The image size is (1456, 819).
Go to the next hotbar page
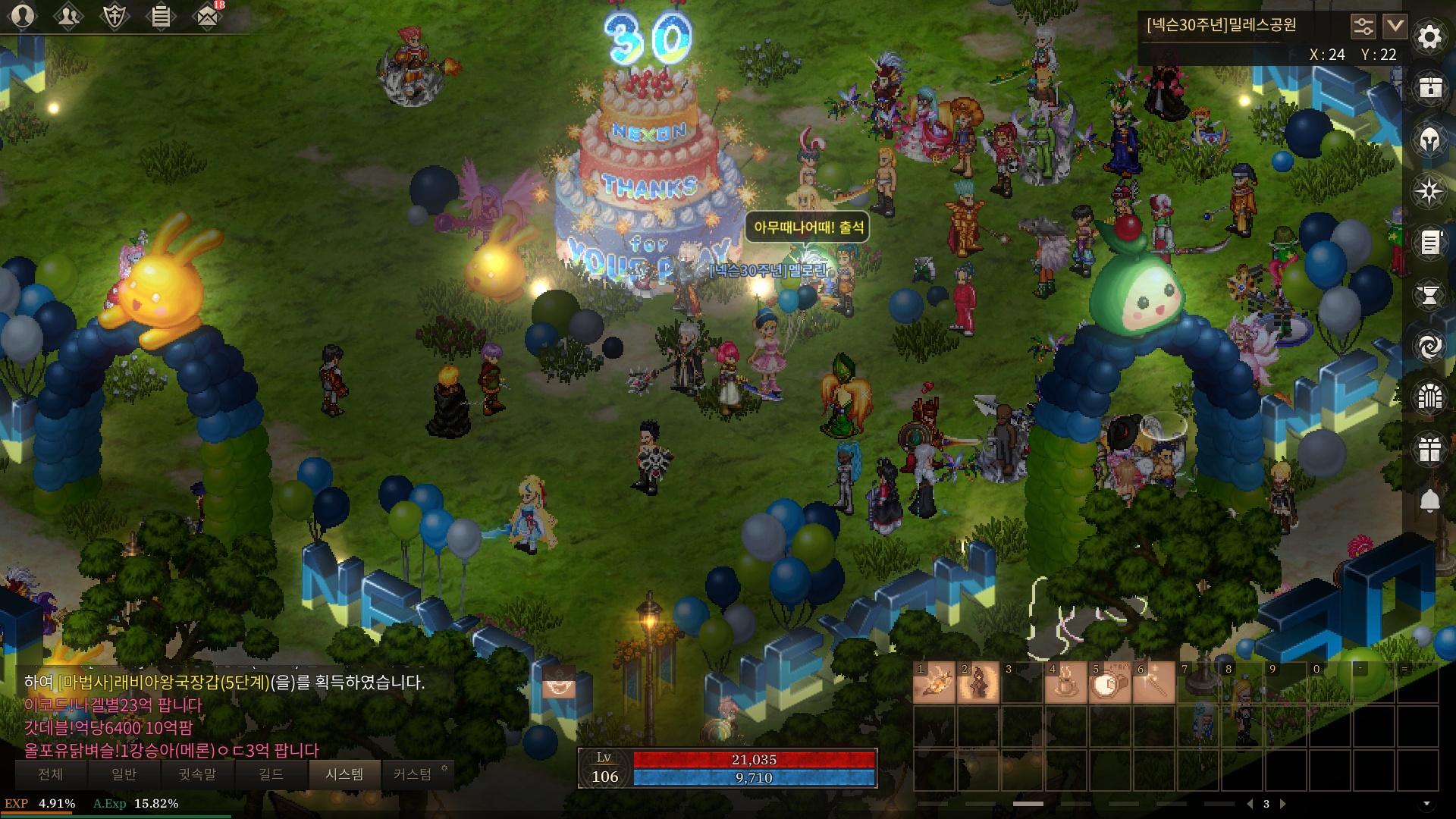pyautogui.click(x=1283, y=804)
